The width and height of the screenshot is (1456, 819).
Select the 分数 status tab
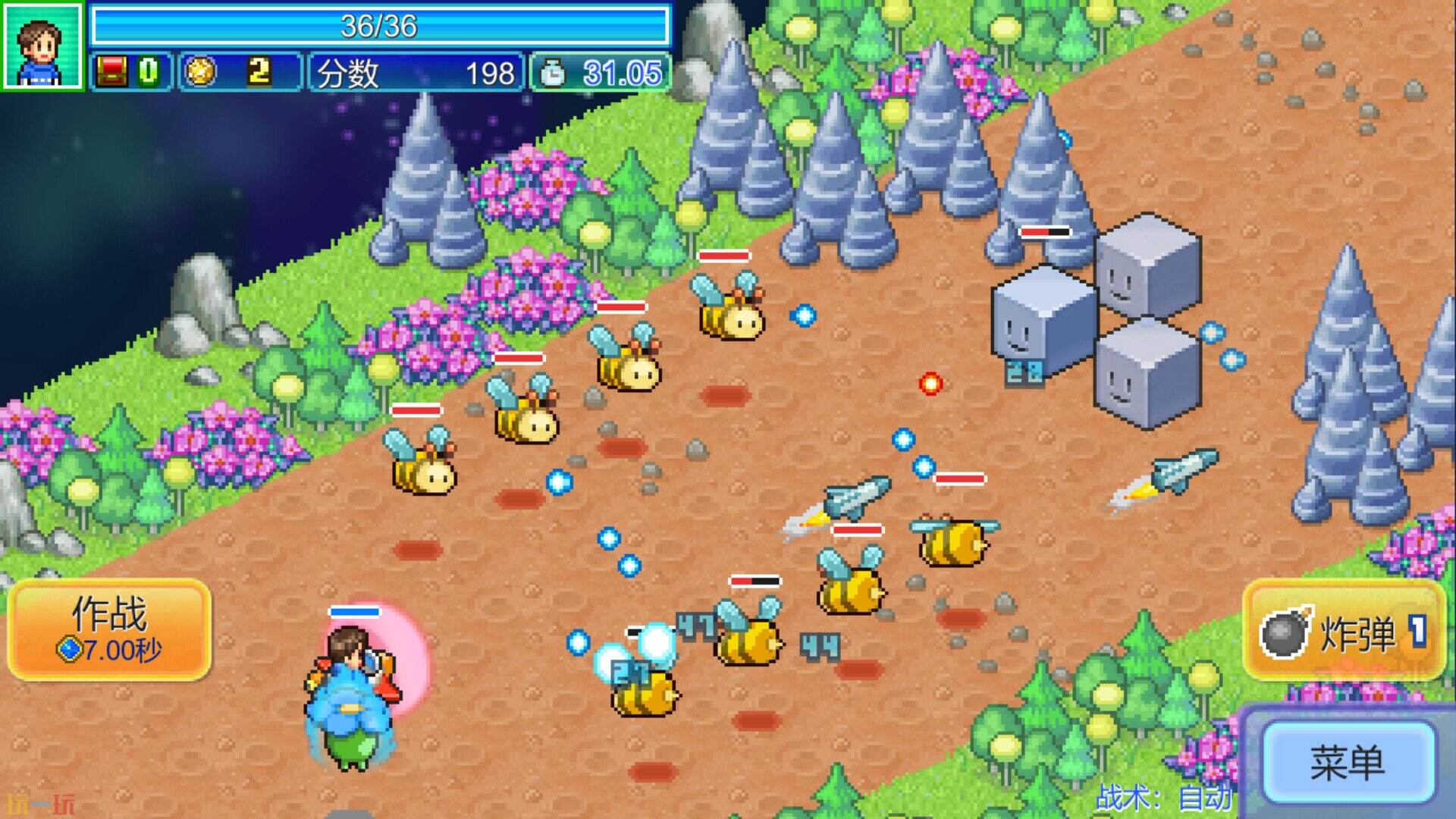point(349,72)
